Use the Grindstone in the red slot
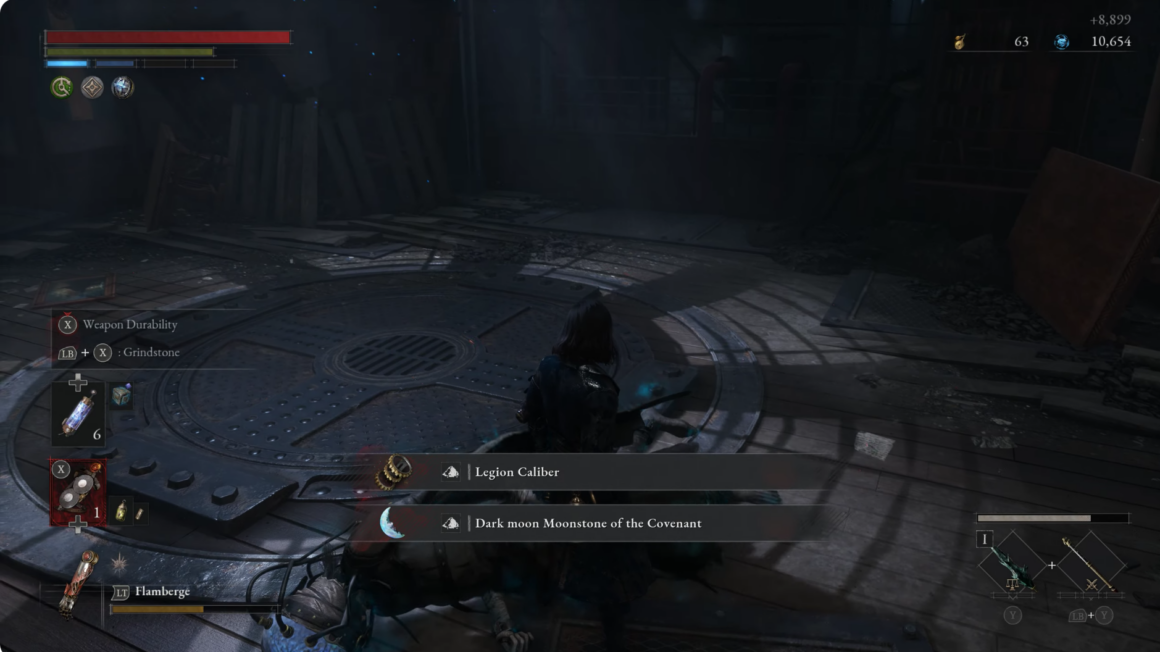 (78, 493)
